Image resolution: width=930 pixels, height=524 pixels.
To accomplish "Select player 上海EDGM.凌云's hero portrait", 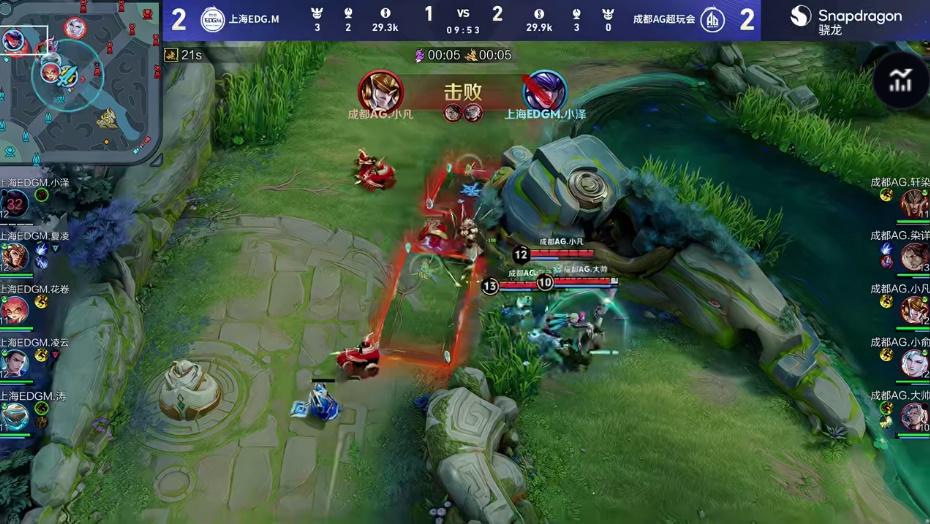I will (x=15, y=363).
